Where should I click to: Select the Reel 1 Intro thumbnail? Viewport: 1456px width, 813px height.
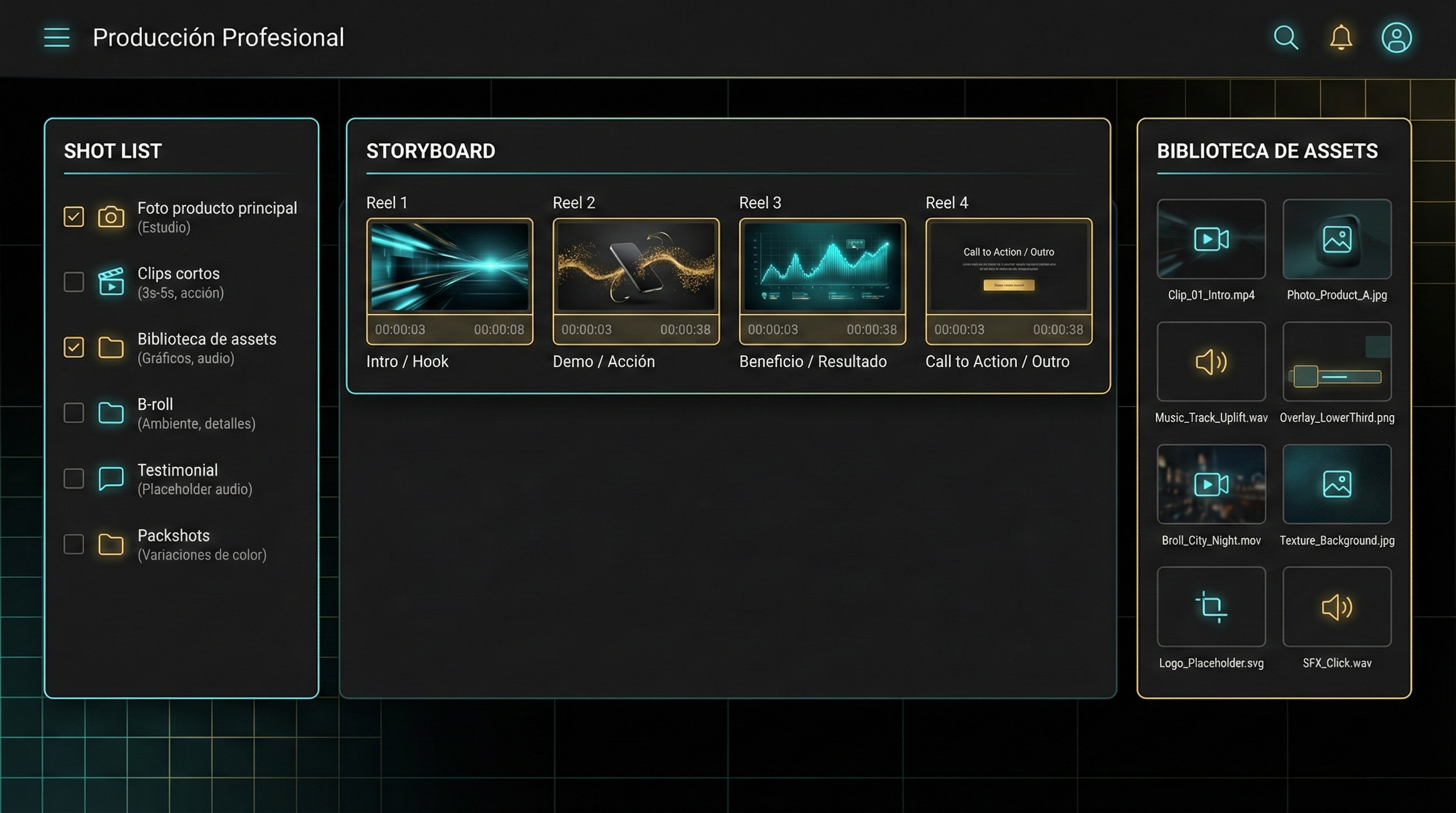point(449,266)
